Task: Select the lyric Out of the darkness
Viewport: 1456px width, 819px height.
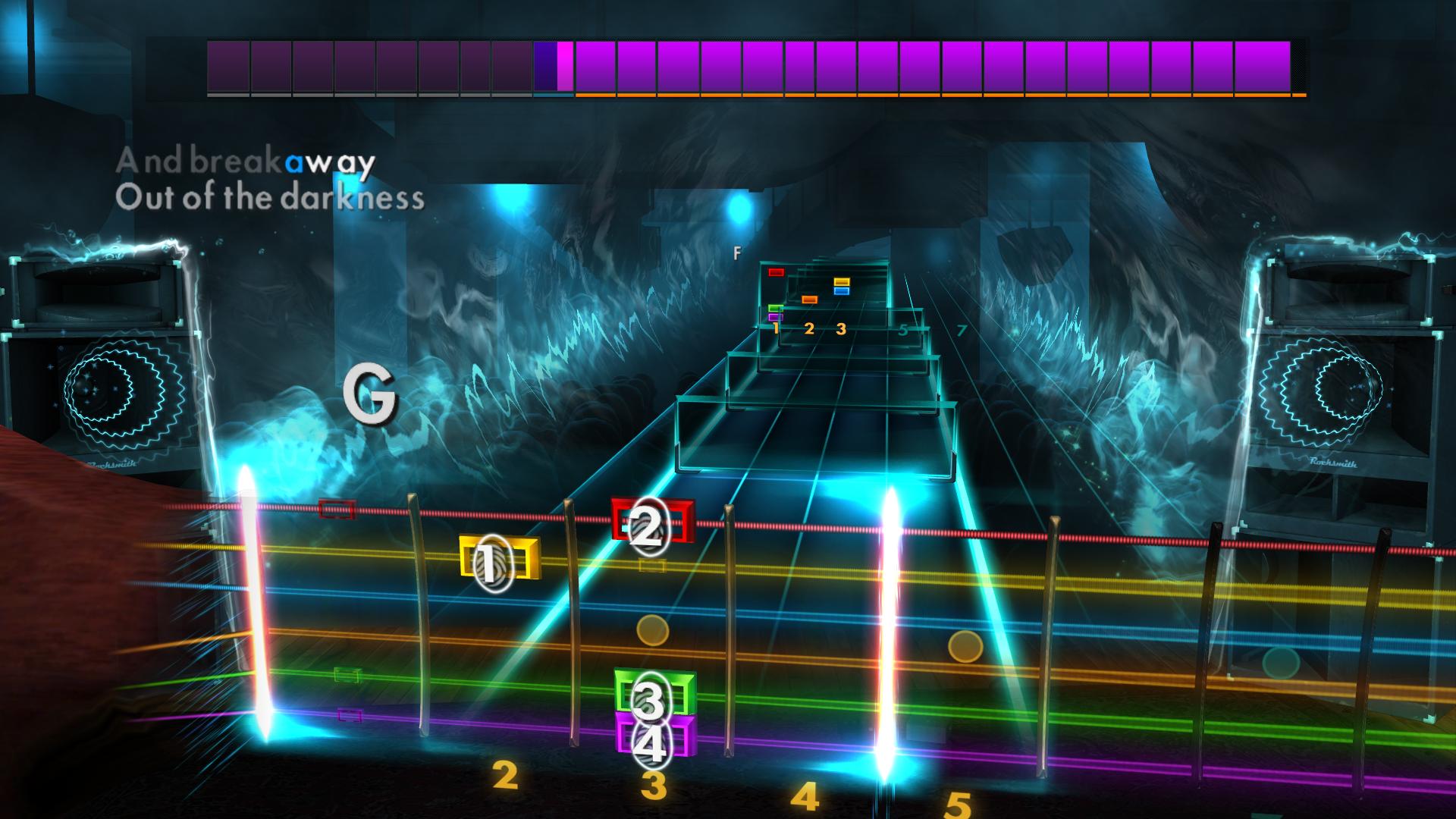Action: (x=271, y=199)
